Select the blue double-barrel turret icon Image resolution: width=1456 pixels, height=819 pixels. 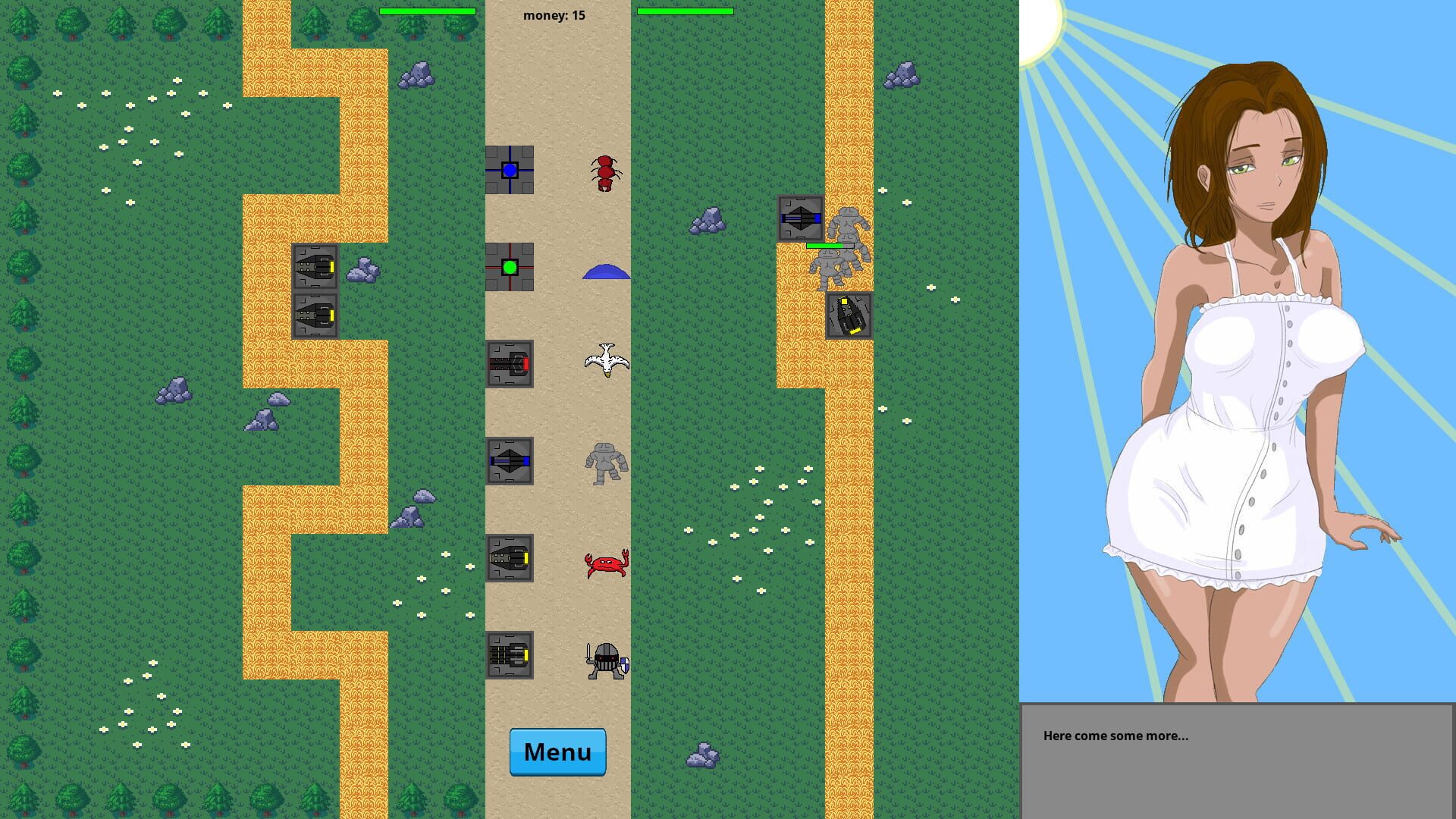tap(511, 462)
